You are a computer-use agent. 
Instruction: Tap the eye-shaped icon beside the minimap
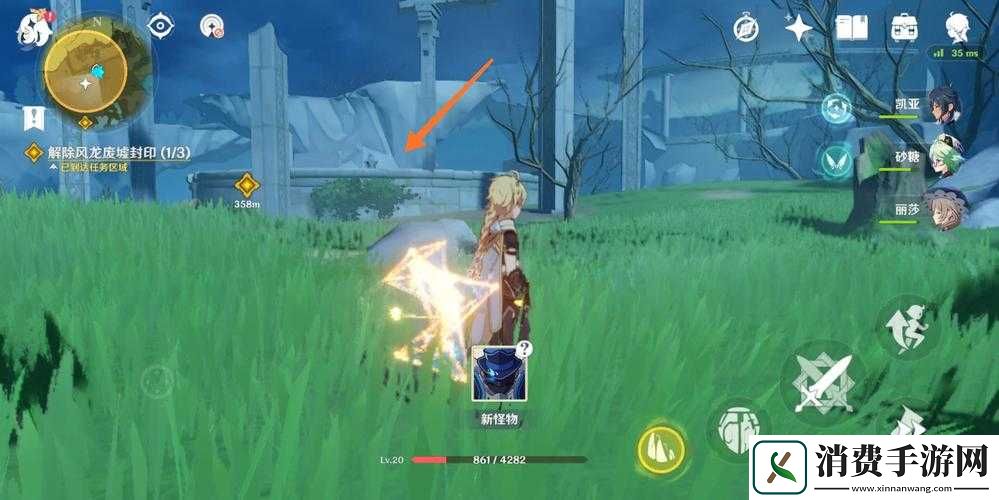[x=162, y=27]
